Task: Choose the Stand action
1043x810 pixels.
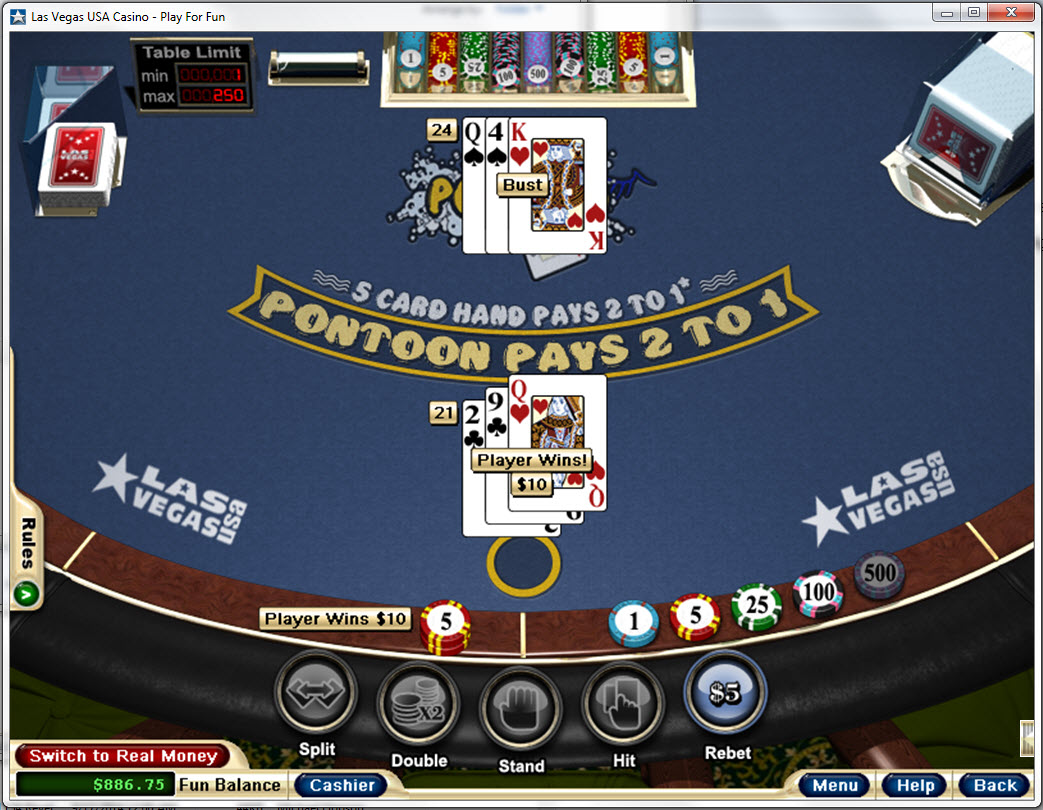Action: (x=521, y=706)
